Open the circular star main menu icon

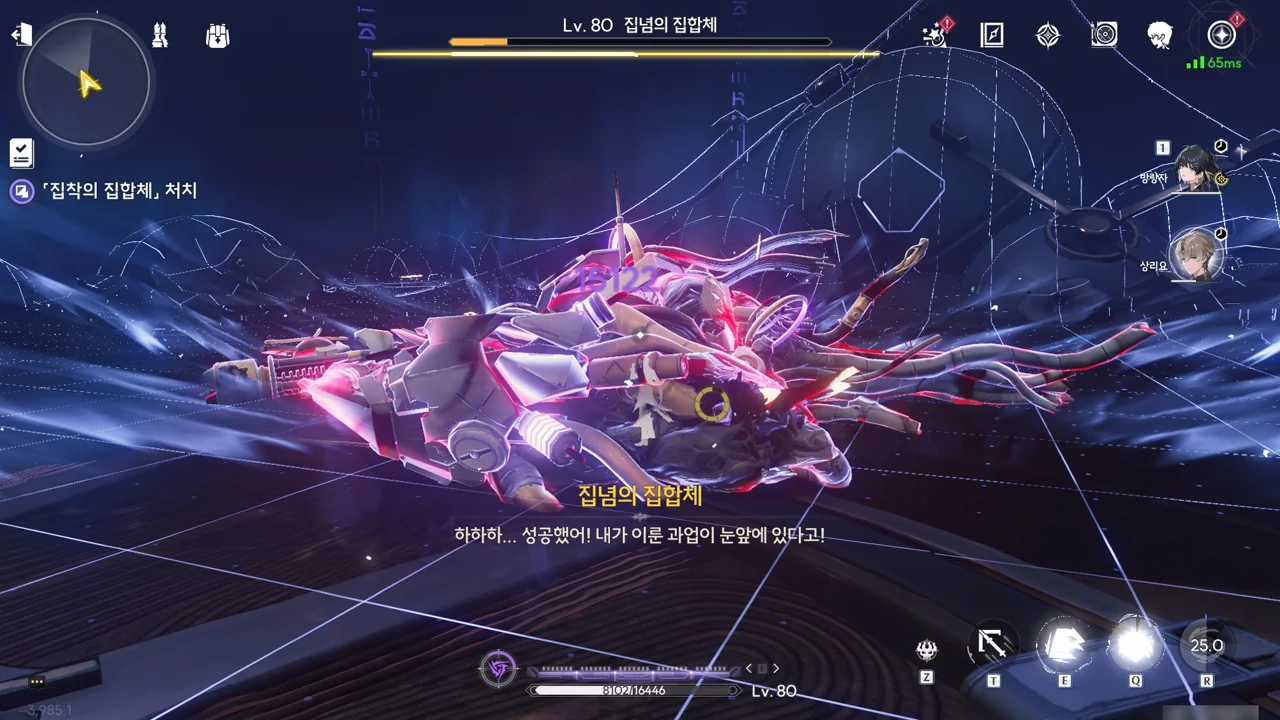[x=1221, y=35]
